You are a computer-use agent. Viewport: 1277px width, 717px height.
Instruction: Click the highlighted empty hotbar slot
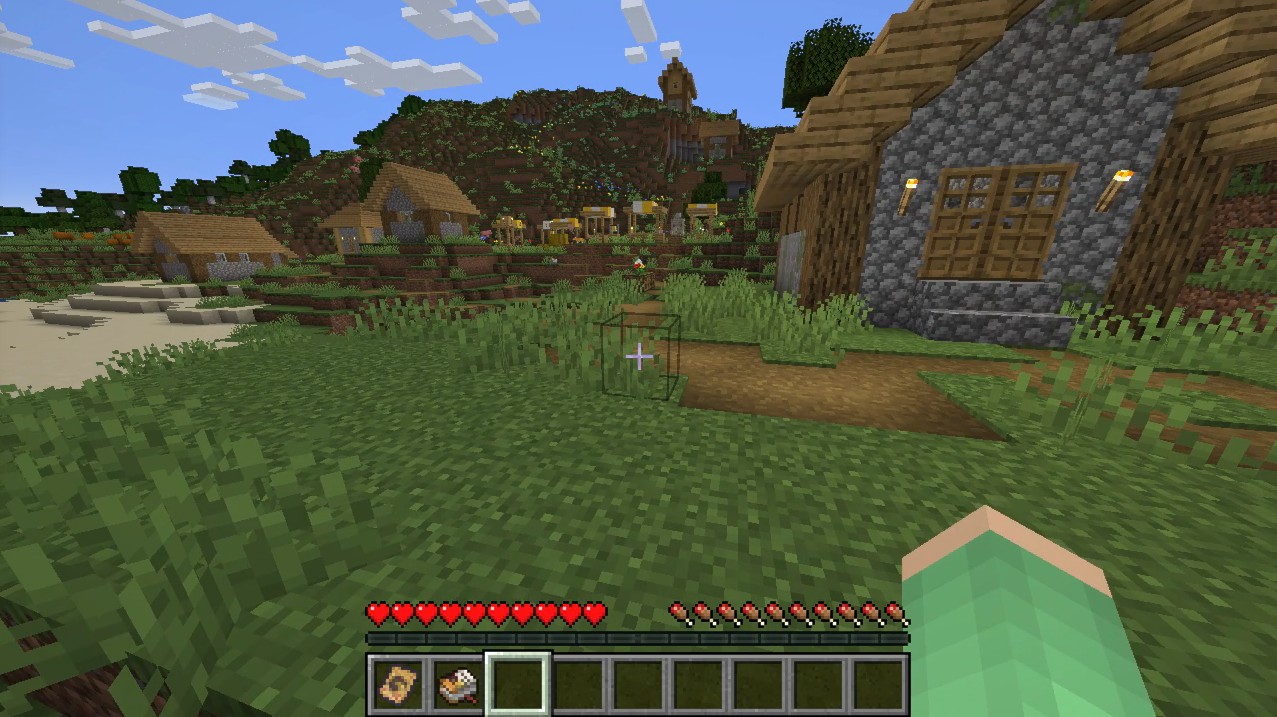click(518, 685)
